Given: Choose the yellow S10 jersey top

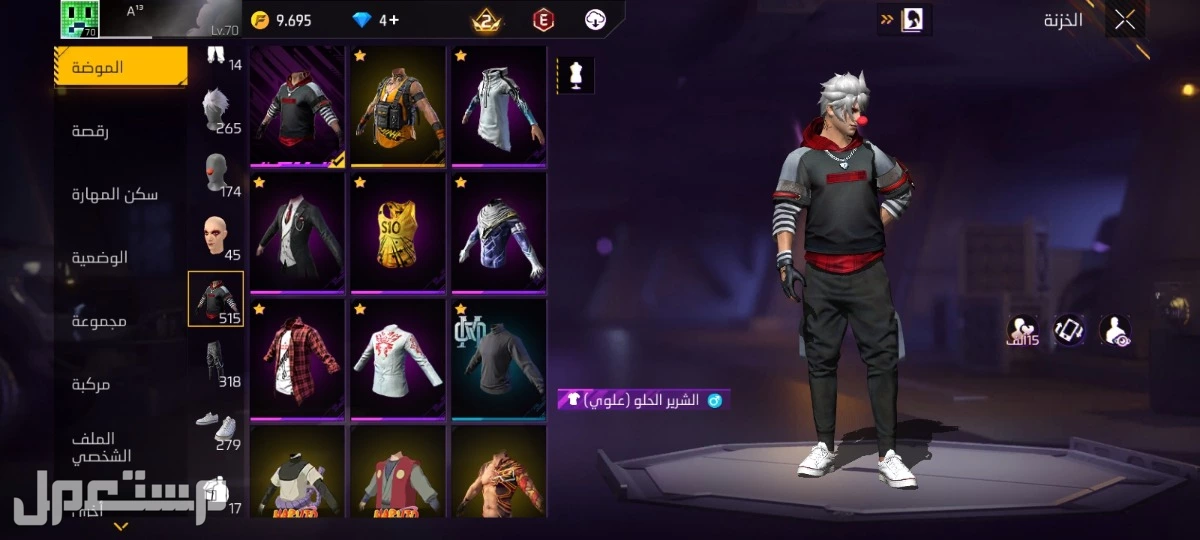Looking at the screenshot, I should (398, 232).
